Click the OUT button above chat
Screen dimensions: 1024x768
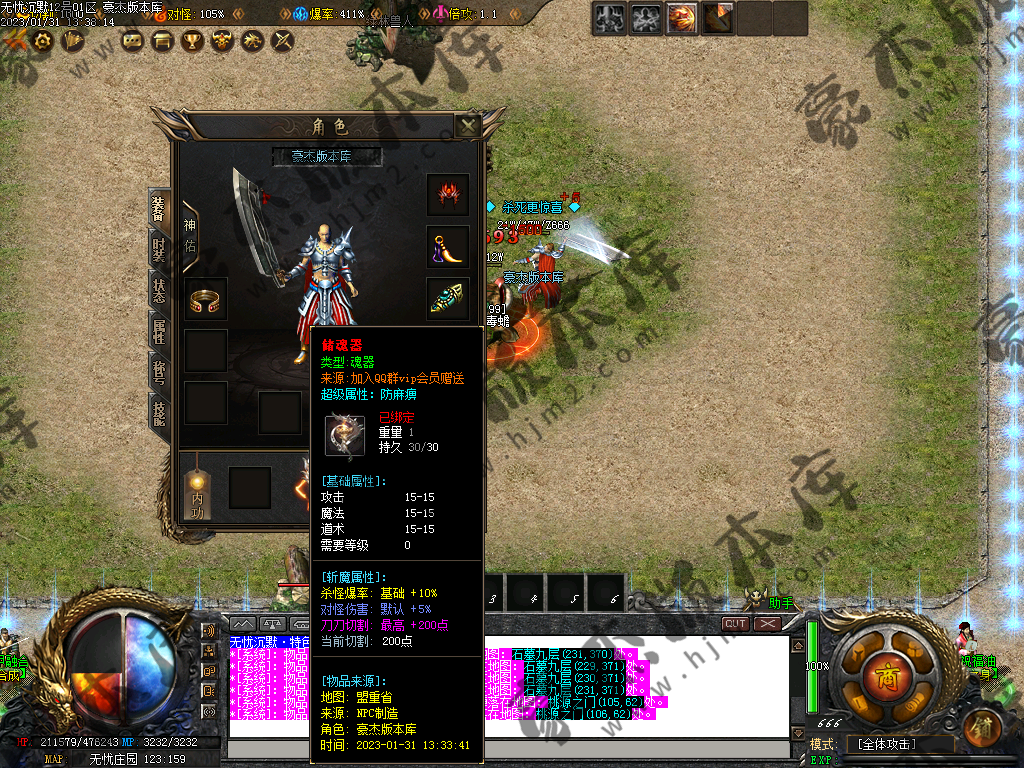736,624
